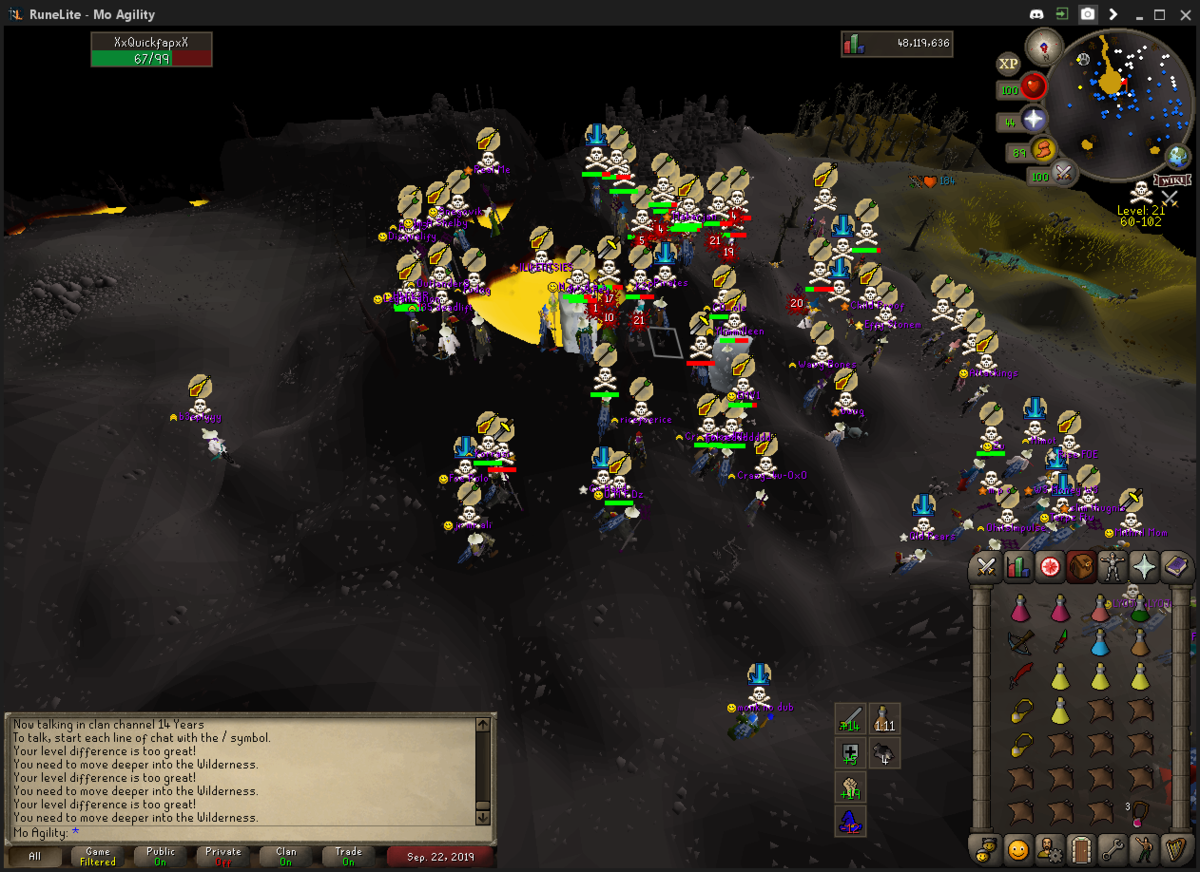The height and width of the screenshot is (872, 1200).
Task: Click the Wiki banner button
Action: click(x=1172, y=181)
